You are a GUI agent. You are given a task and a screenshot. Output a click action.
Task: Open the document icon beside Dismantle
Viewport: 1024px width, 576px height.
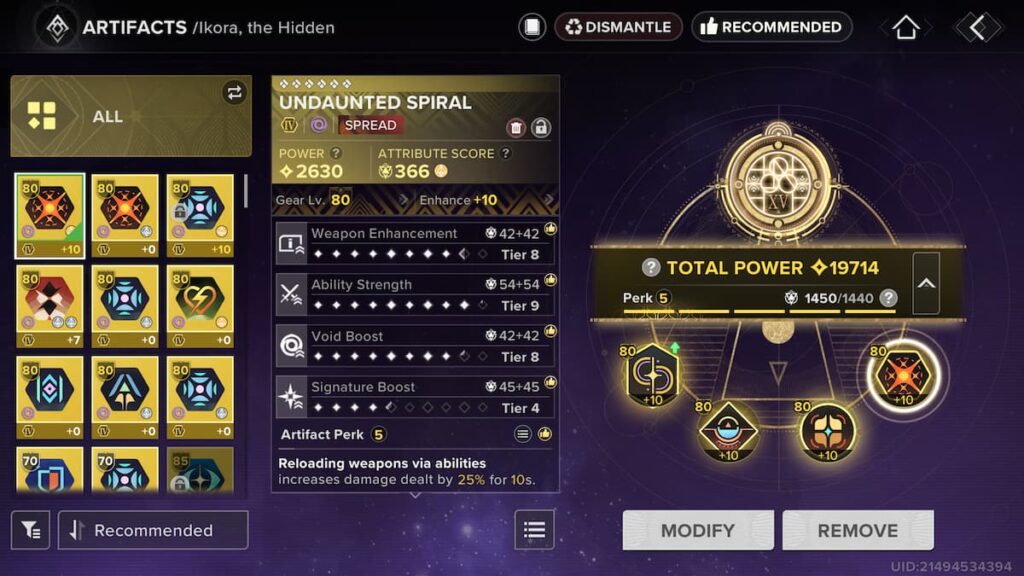coord(532,27)
